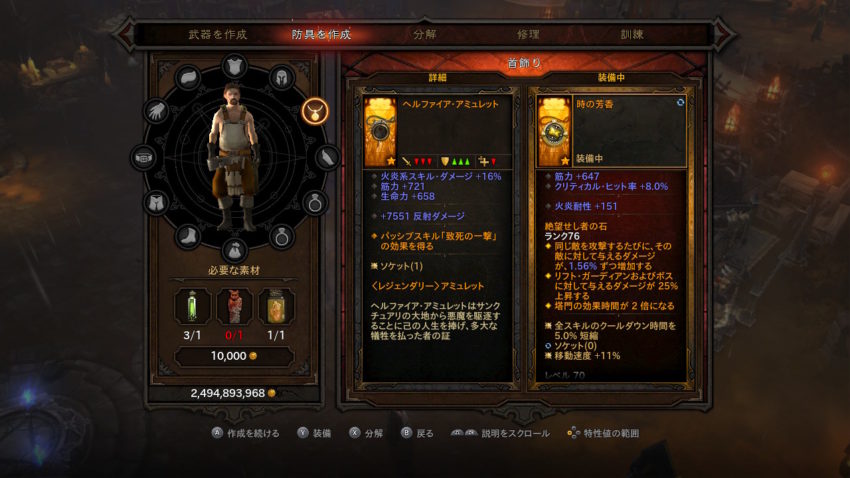Image resolution: width=850 pixels, height=478 pixels.
Task: Open the 分解 tab
Action: click(424, 34)
